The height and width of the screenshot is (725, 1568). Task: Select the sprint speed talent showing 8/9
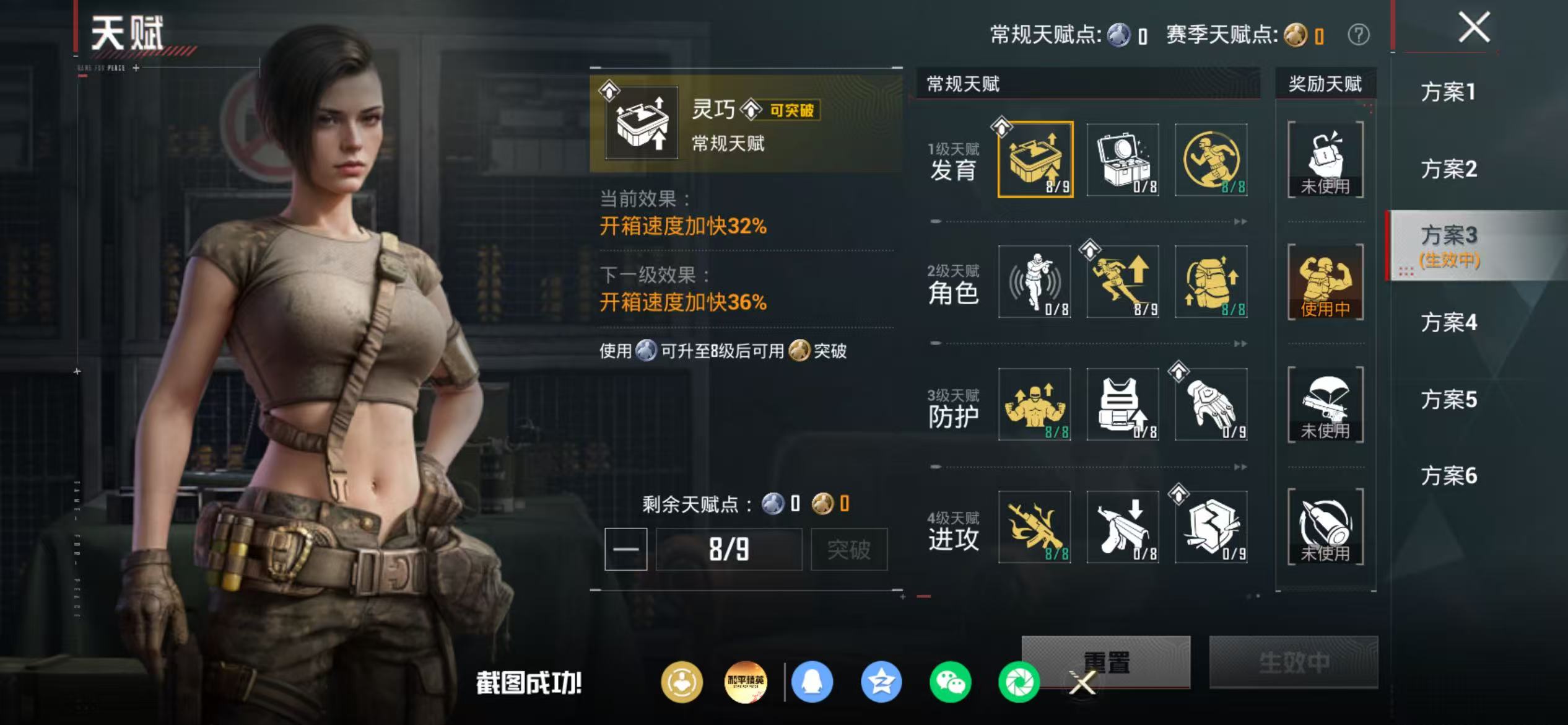(x=1122, y=282)
